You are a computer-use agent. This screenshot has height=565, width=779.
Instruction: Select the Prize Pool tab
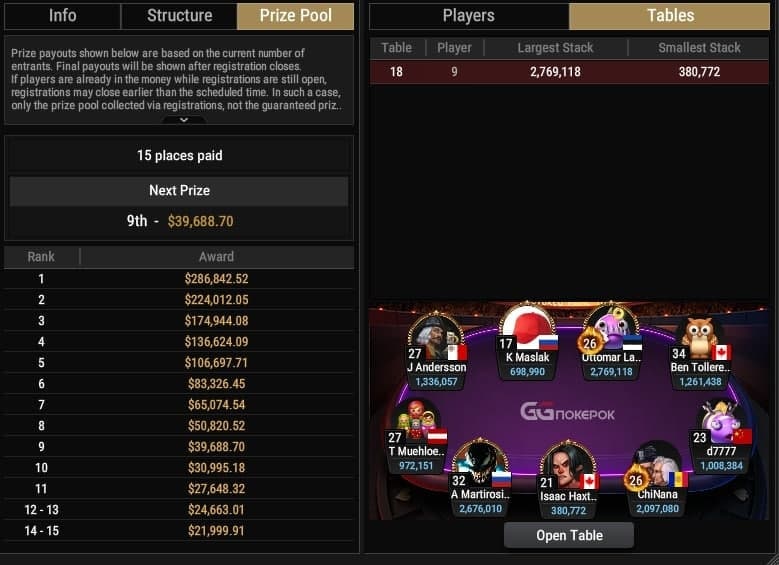click(x=296, y=15)
